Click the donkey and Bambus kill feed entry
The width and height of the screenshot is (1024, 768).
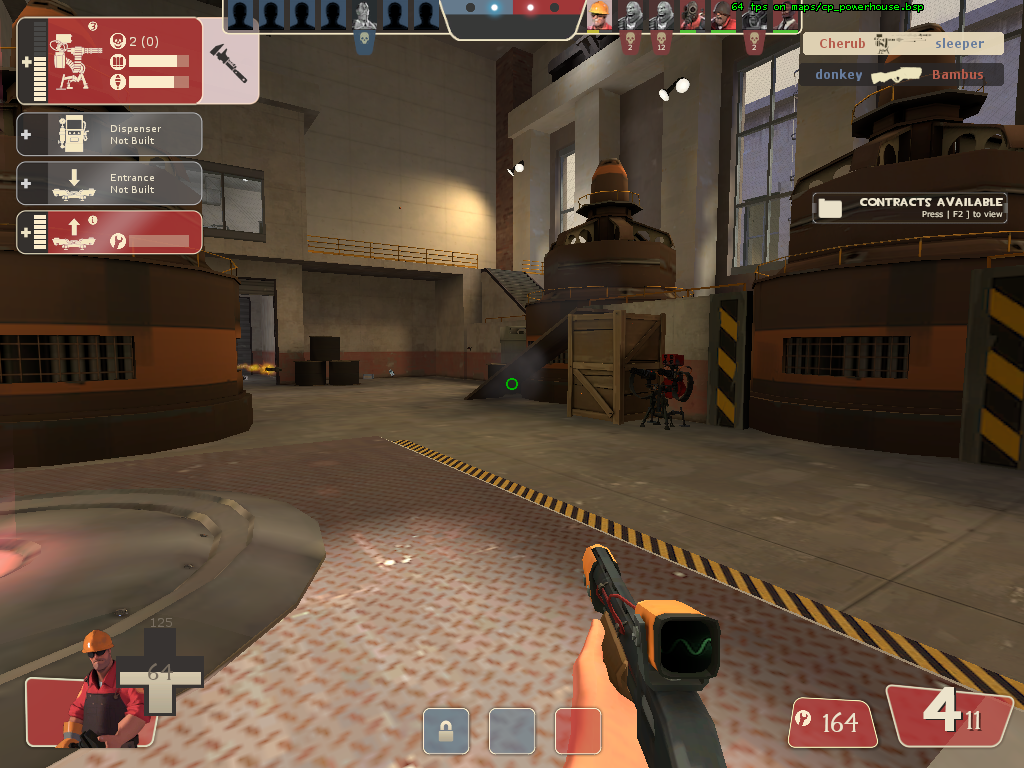[898, 75]
